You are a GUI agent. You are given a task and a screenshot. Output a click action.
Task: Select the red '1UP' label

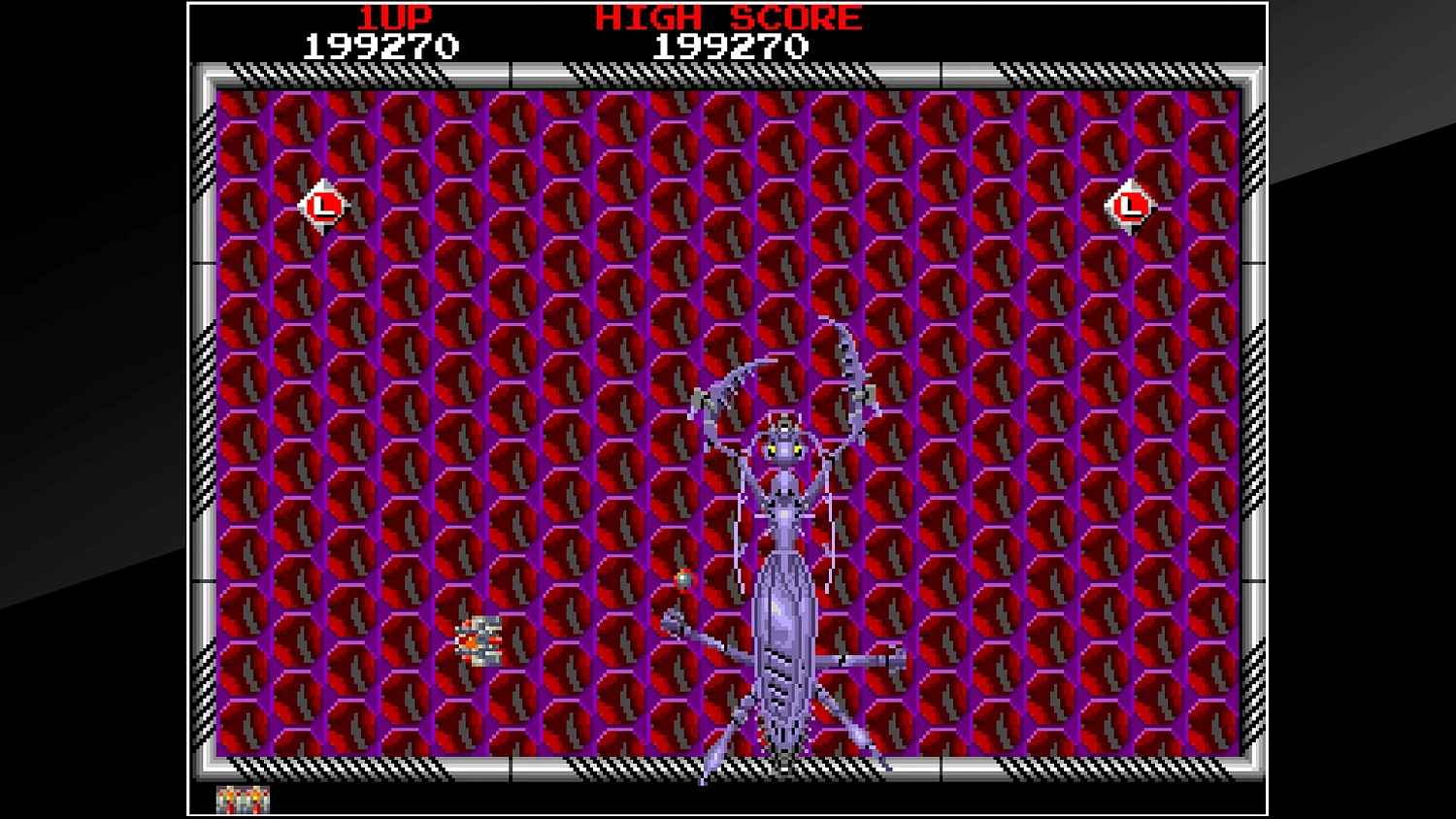[396, 15]
